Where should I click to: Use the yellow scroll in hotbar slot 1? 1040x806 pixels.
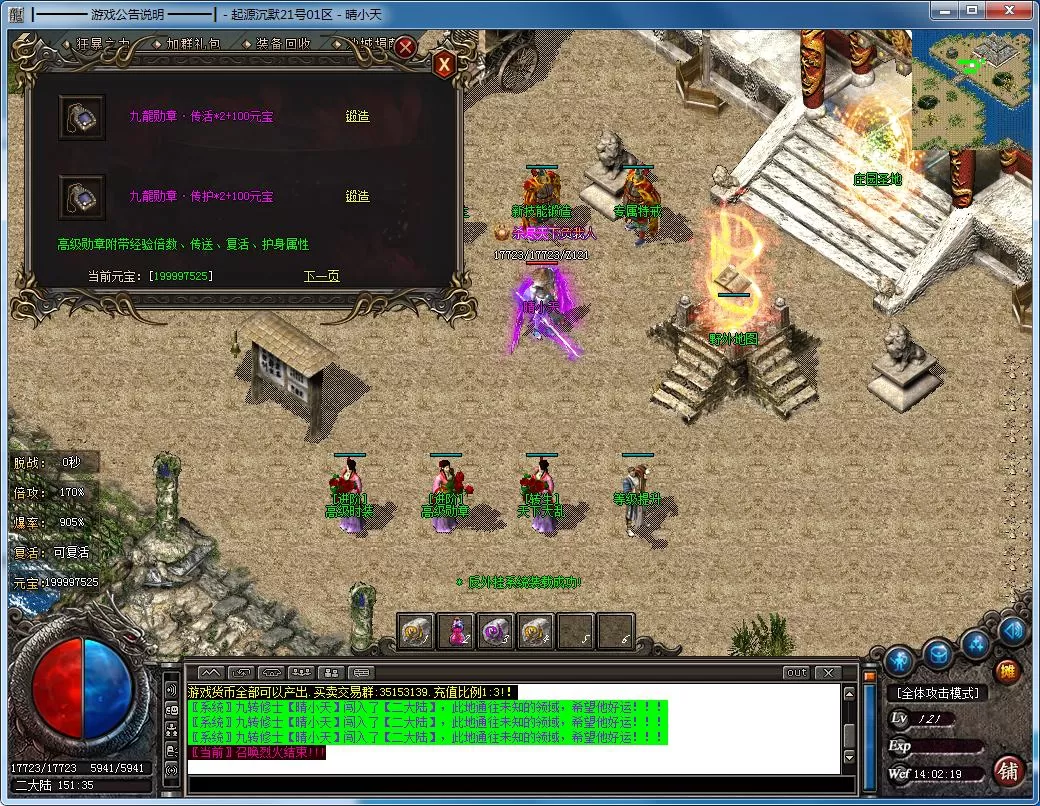[x=417, y=631]
